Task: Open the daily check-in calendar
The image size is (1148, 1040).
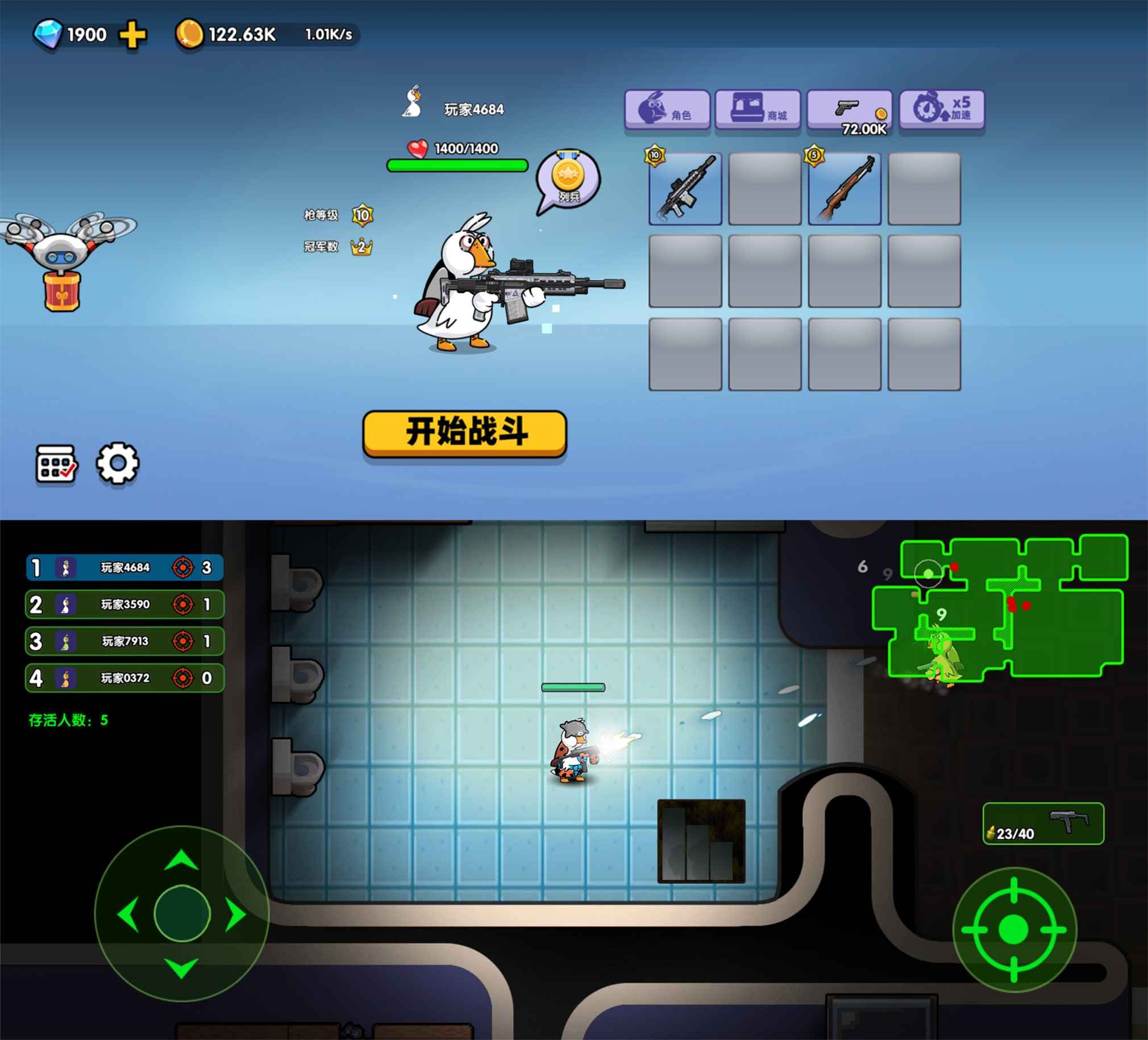Action: (x=56, y=464)
